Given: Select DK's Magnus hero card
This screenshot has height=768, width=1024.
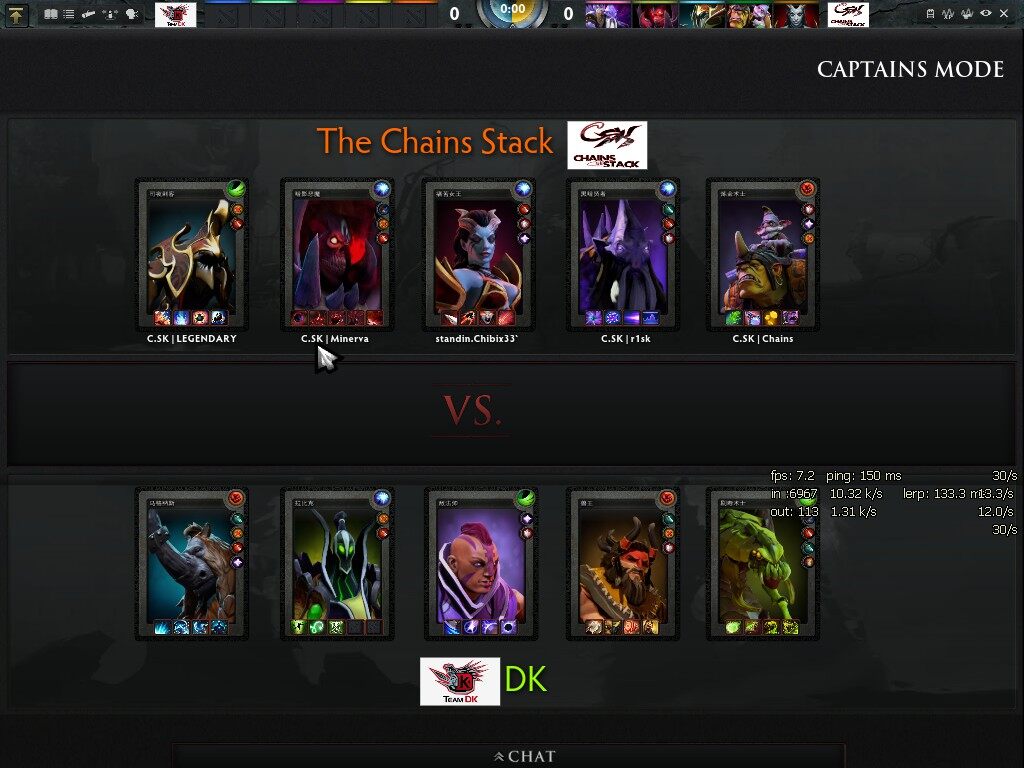Looking at the screenshot, I should coord(192,564).
